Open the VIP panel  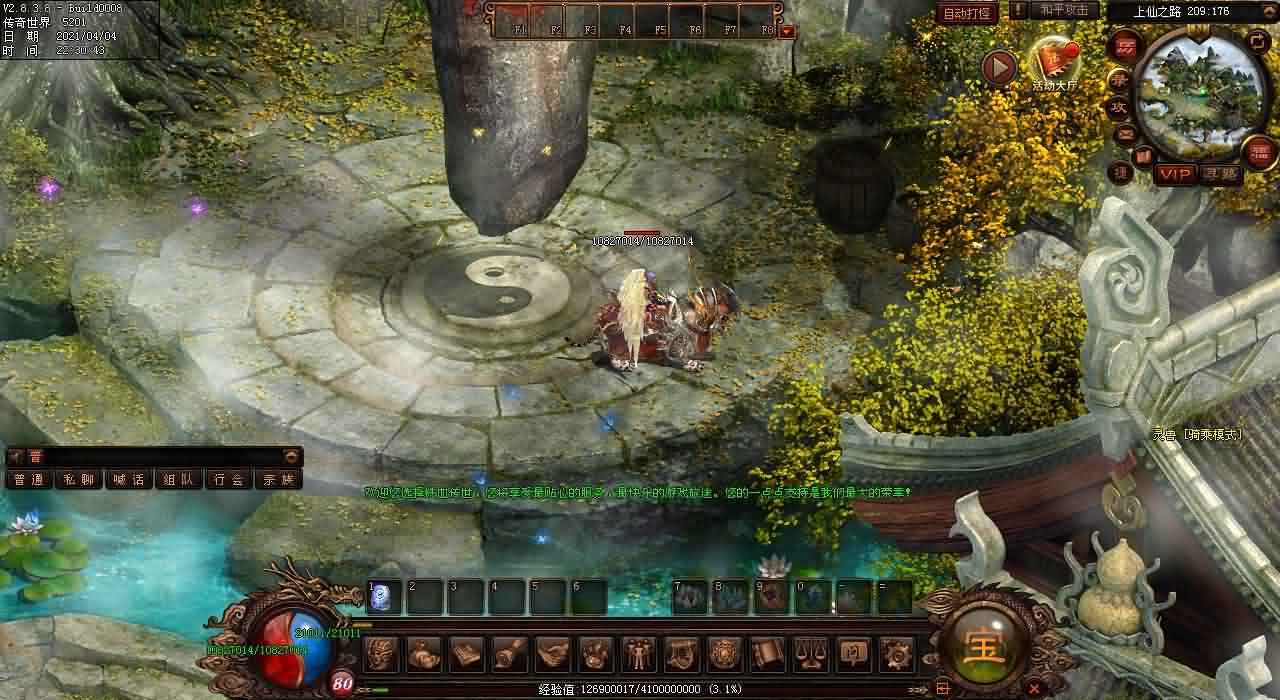pyautogui.click(x=1175, y=174)
